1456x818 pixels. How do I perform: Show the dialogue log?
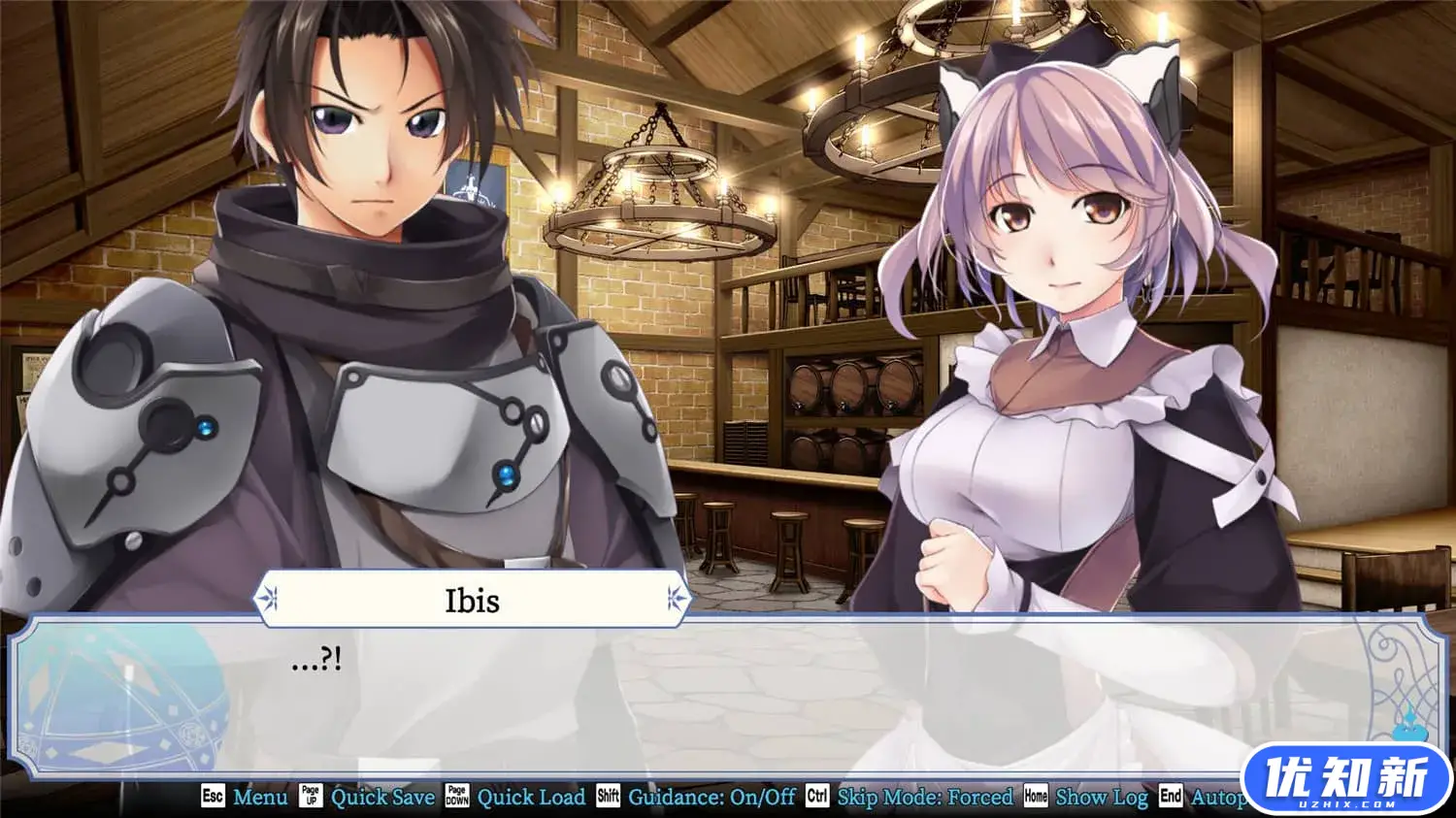(x=1101, y=797)
